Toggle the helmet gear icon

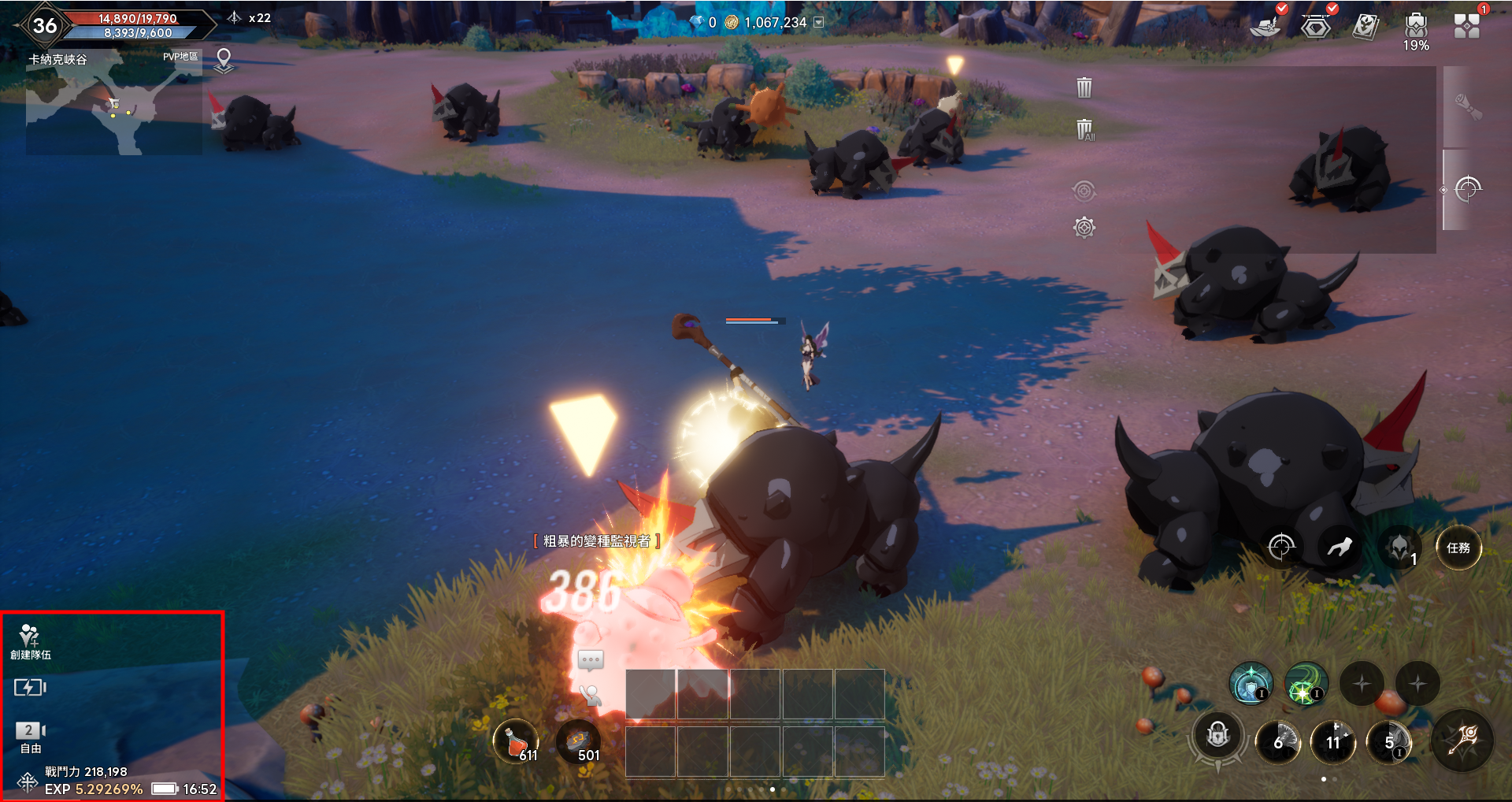(x=1399, y=548)
